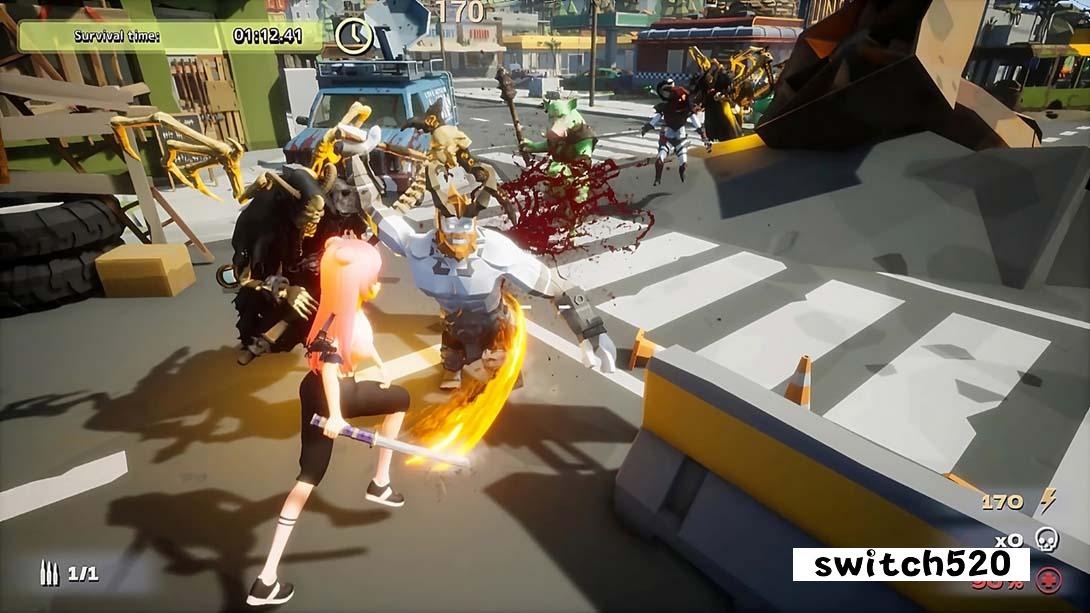The height and width of the screenshot is (613, 1090).
Task: Click the red cross health icon
Action: 1049,581
